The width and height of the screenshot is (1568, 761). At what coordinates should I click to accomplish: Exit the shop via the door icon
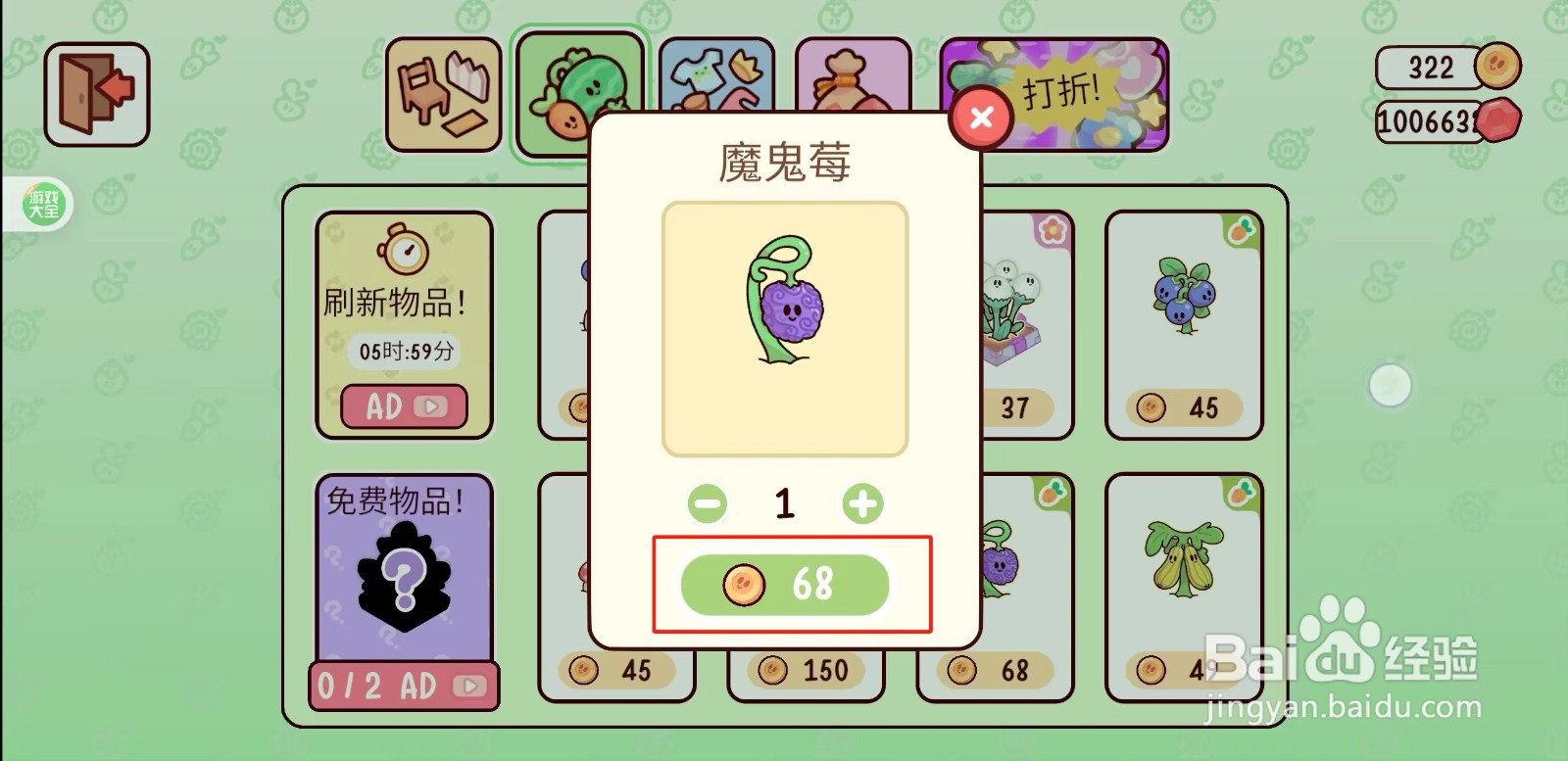95,93
